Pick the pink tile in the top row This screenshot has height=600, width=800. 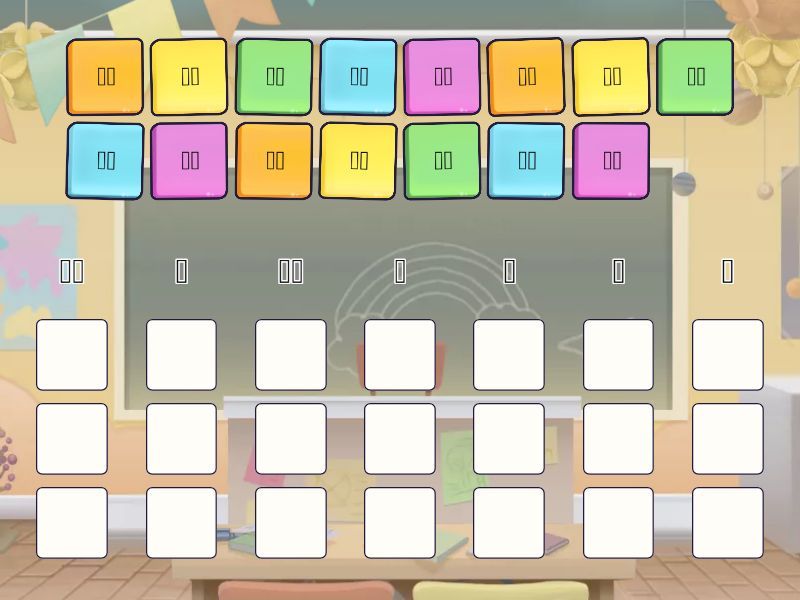coord(443,76)
